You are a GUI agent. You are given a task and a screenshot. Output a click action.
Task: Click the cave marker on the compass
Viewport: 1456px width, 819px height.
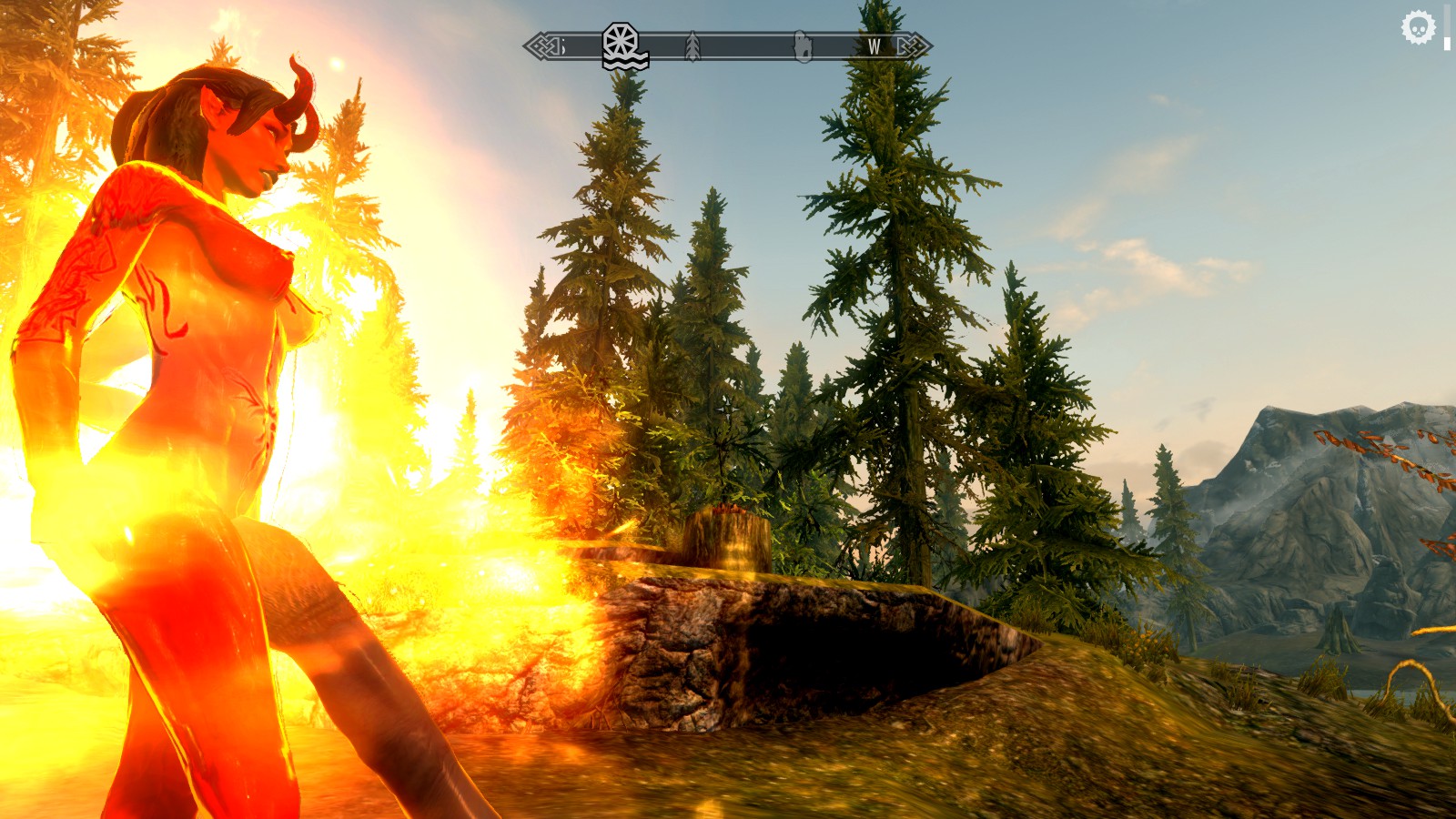[x=803, y=46]
